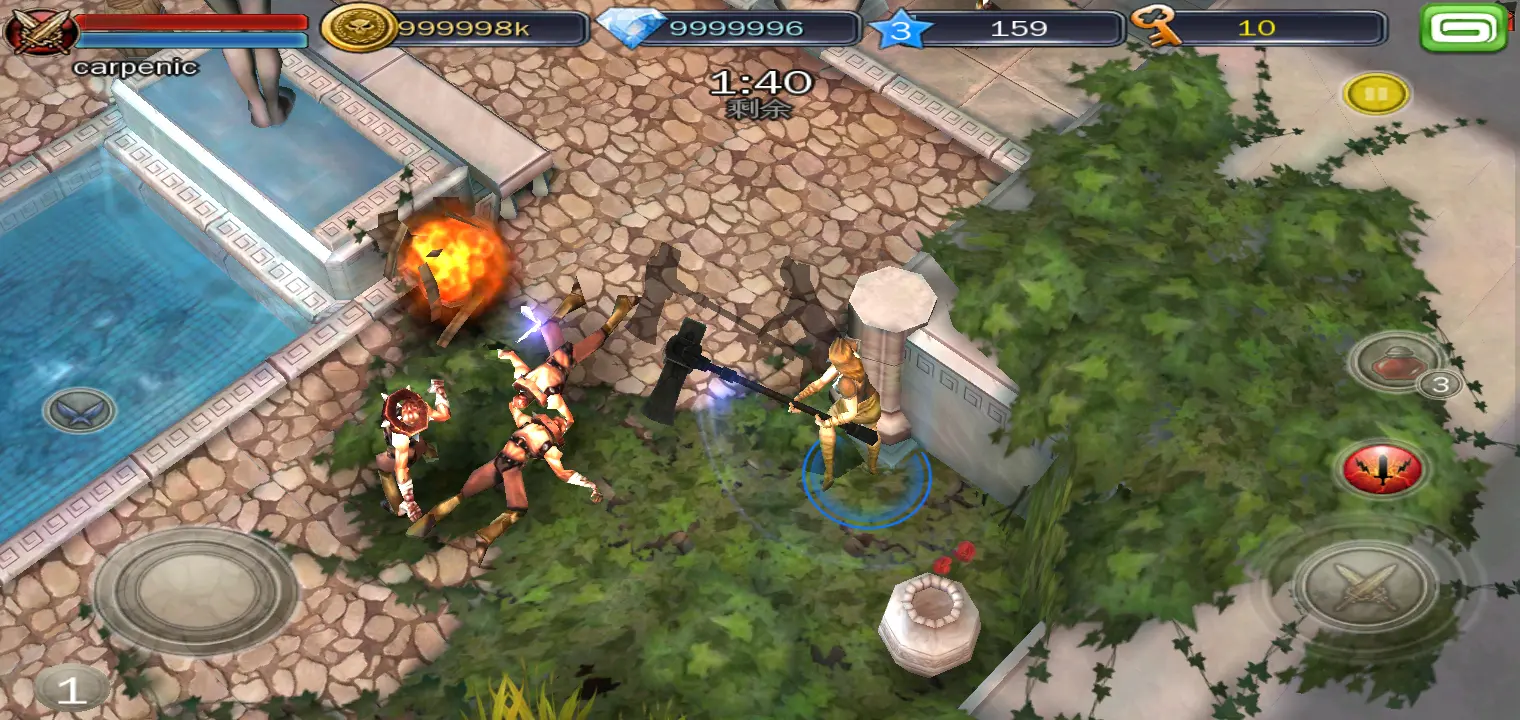
Task: Select the blue star level icon
Action: [x=902, y=29]
